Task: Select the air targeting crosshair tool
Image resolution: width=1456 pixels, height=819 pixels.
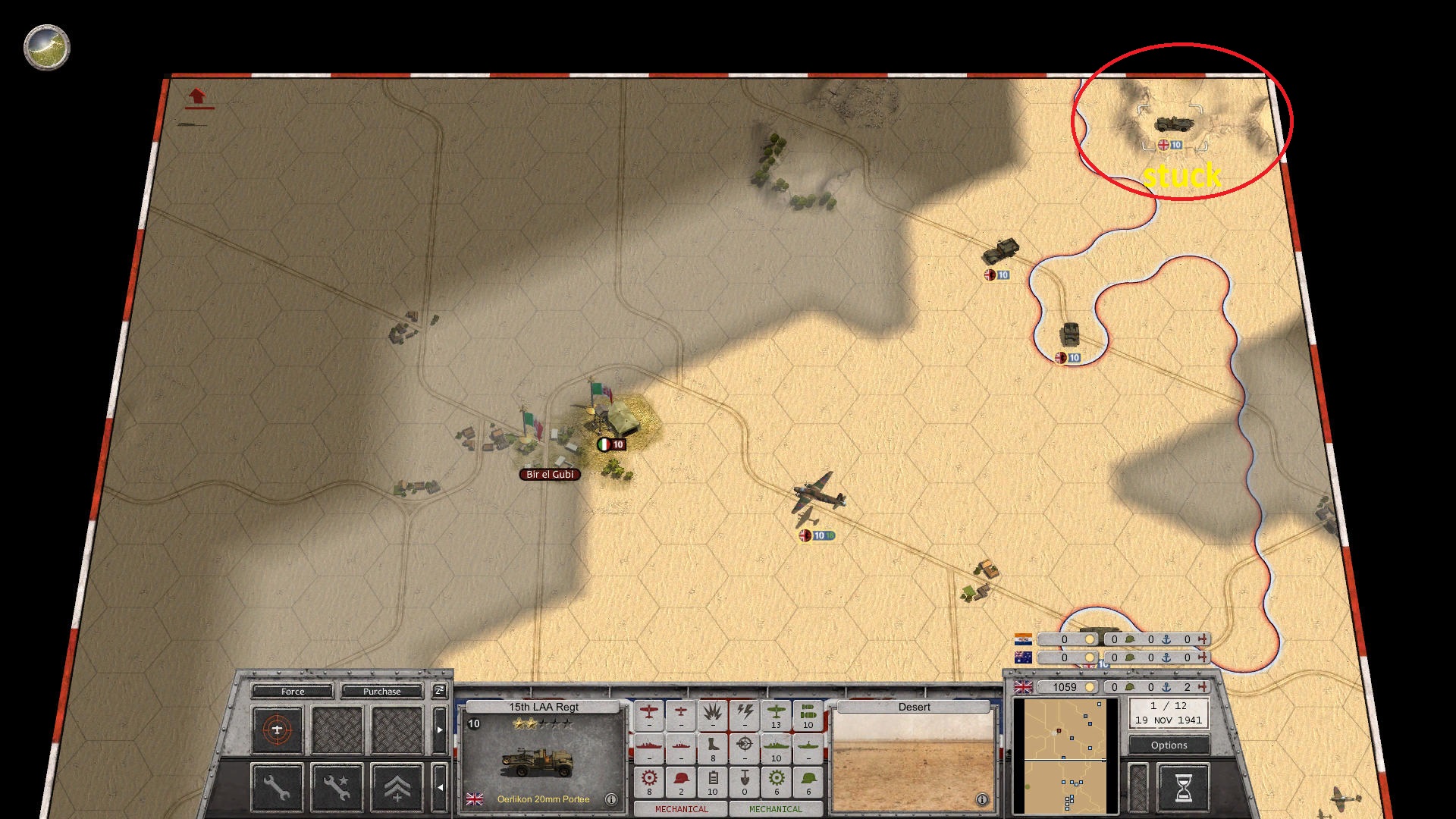Action: [x=276, y=729]
